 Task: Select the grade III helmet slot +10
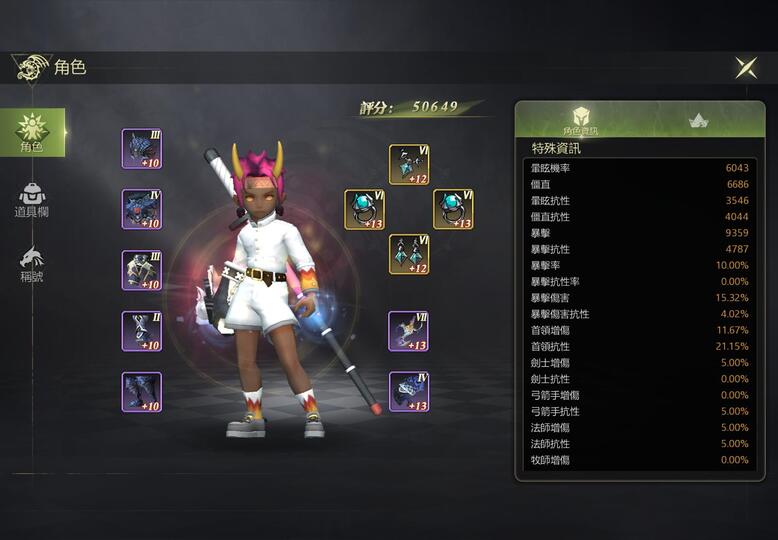tap(141, 149)
